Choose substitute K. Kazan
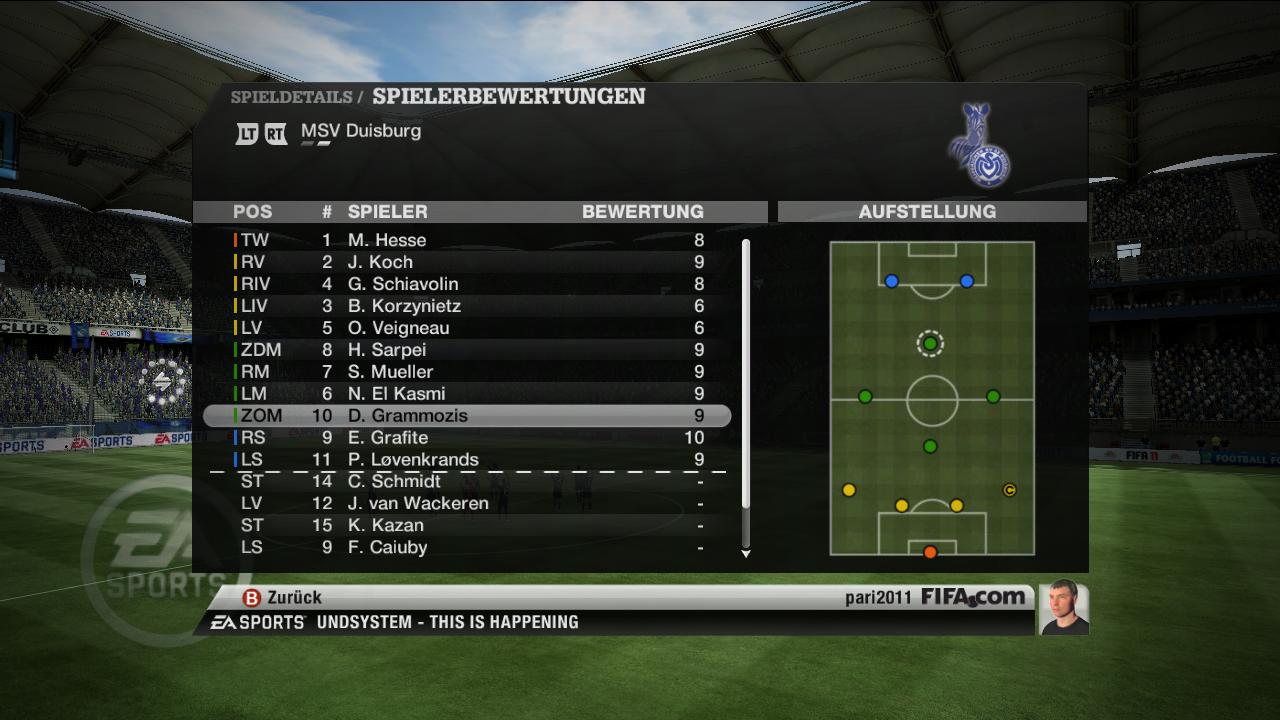Screen dimensions: 1280x720 [467, 526]
